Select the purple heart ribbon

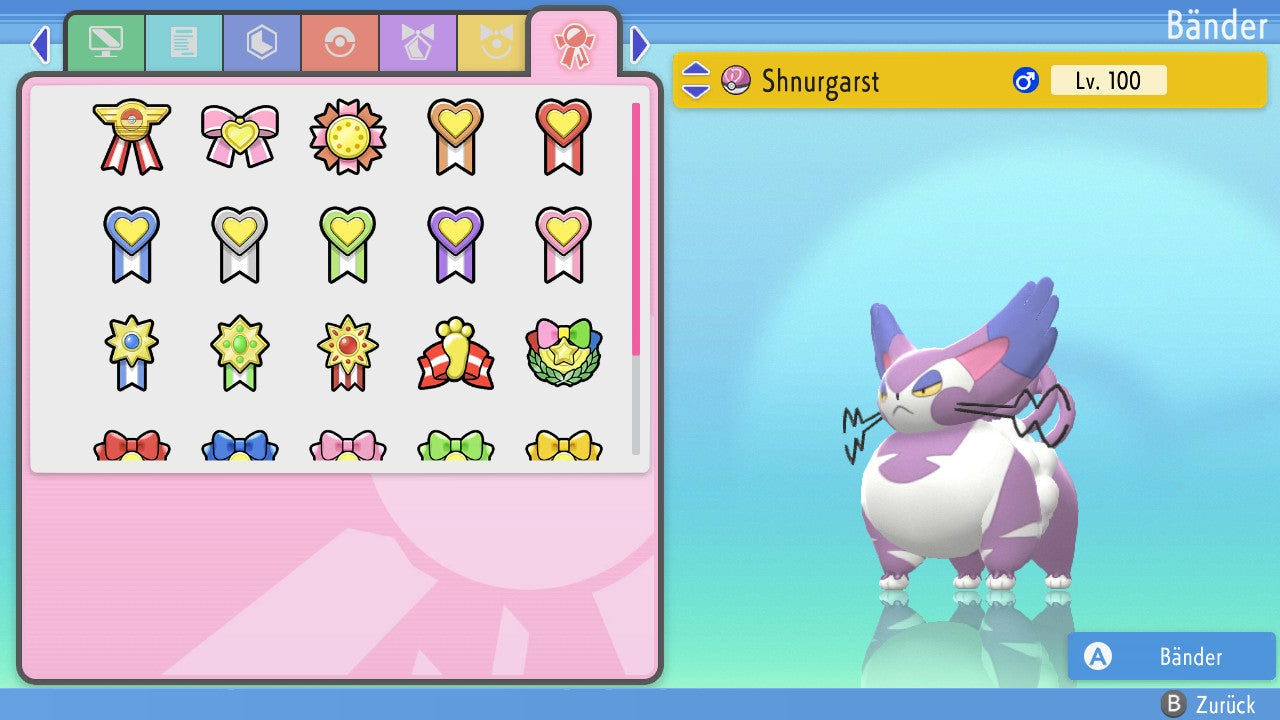[x=455, y=244]
